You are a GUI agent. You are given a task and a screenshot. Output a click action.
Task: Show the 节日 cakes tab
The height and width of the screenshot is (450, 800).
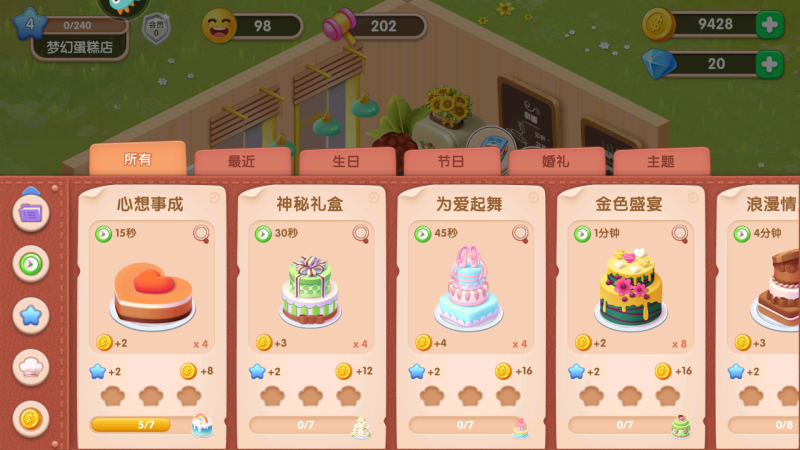[451, 162]
